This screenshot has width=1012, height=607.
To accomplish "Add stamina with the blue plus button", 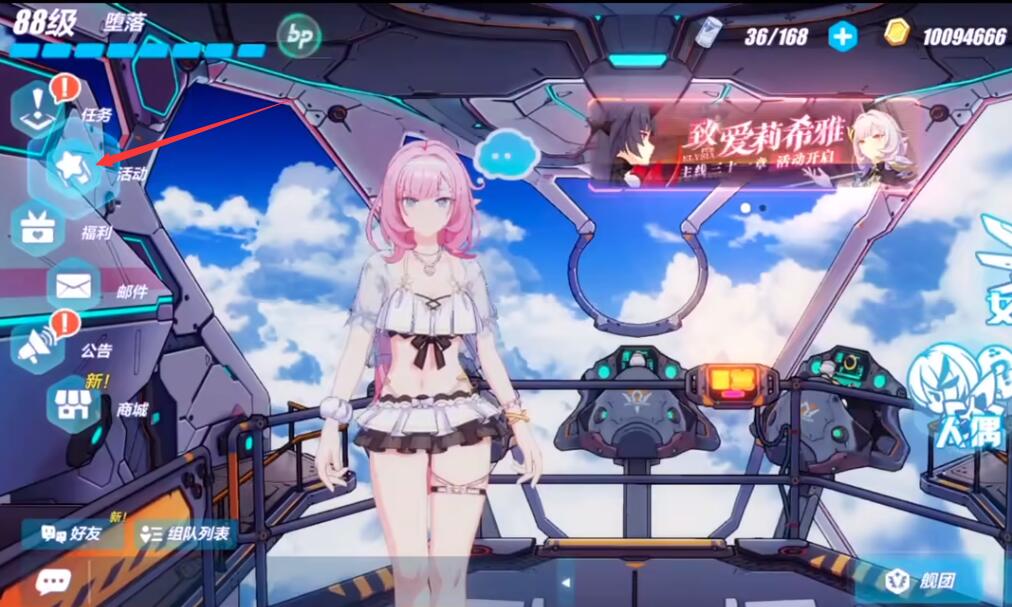I will pyautogui.click(x=843, y=37).
